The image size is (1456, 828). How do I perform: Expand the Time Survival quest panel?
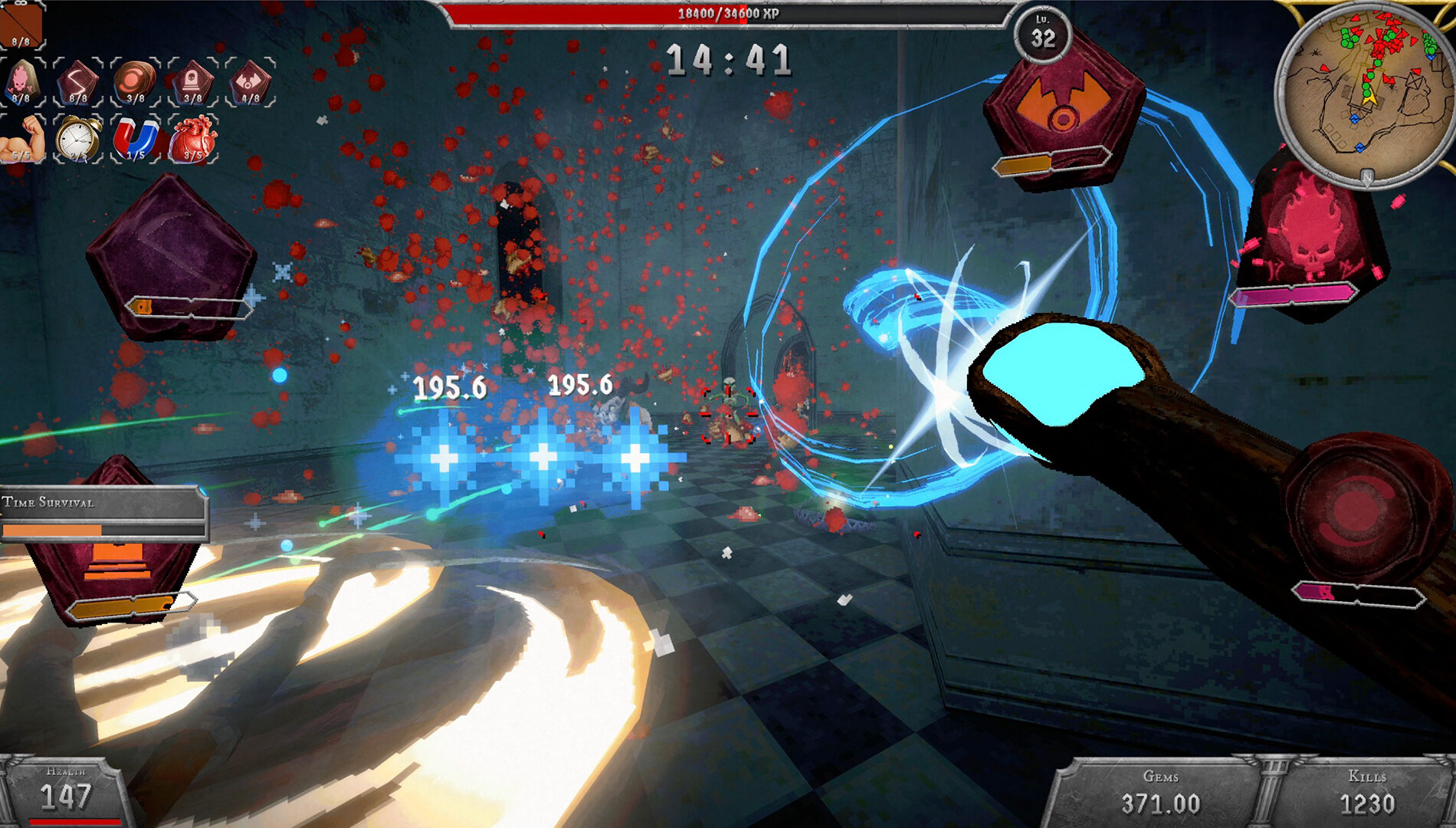click(x=100, y=504)
